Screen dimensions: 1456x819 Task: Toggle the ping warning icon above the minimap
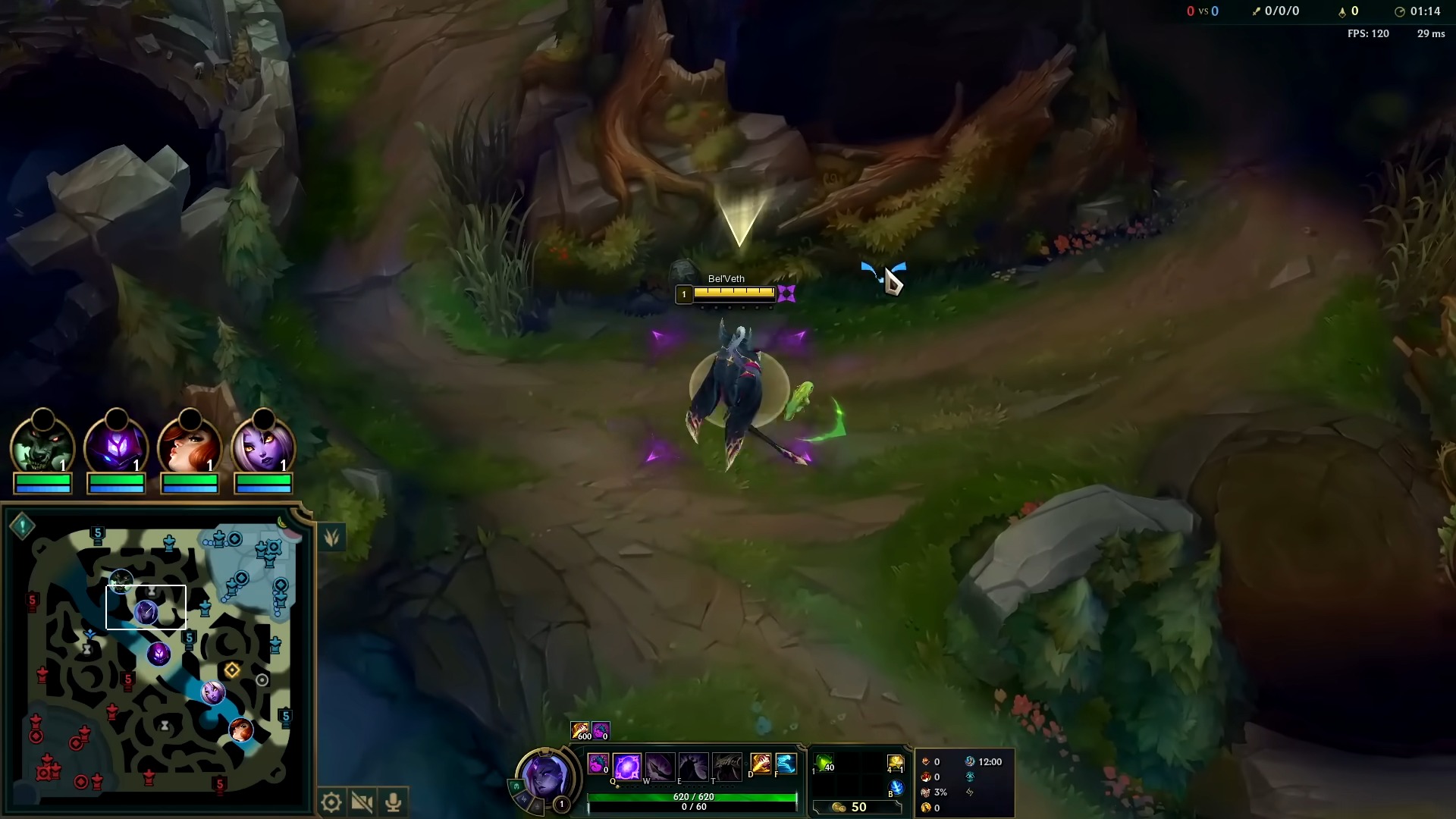point(22,525)
